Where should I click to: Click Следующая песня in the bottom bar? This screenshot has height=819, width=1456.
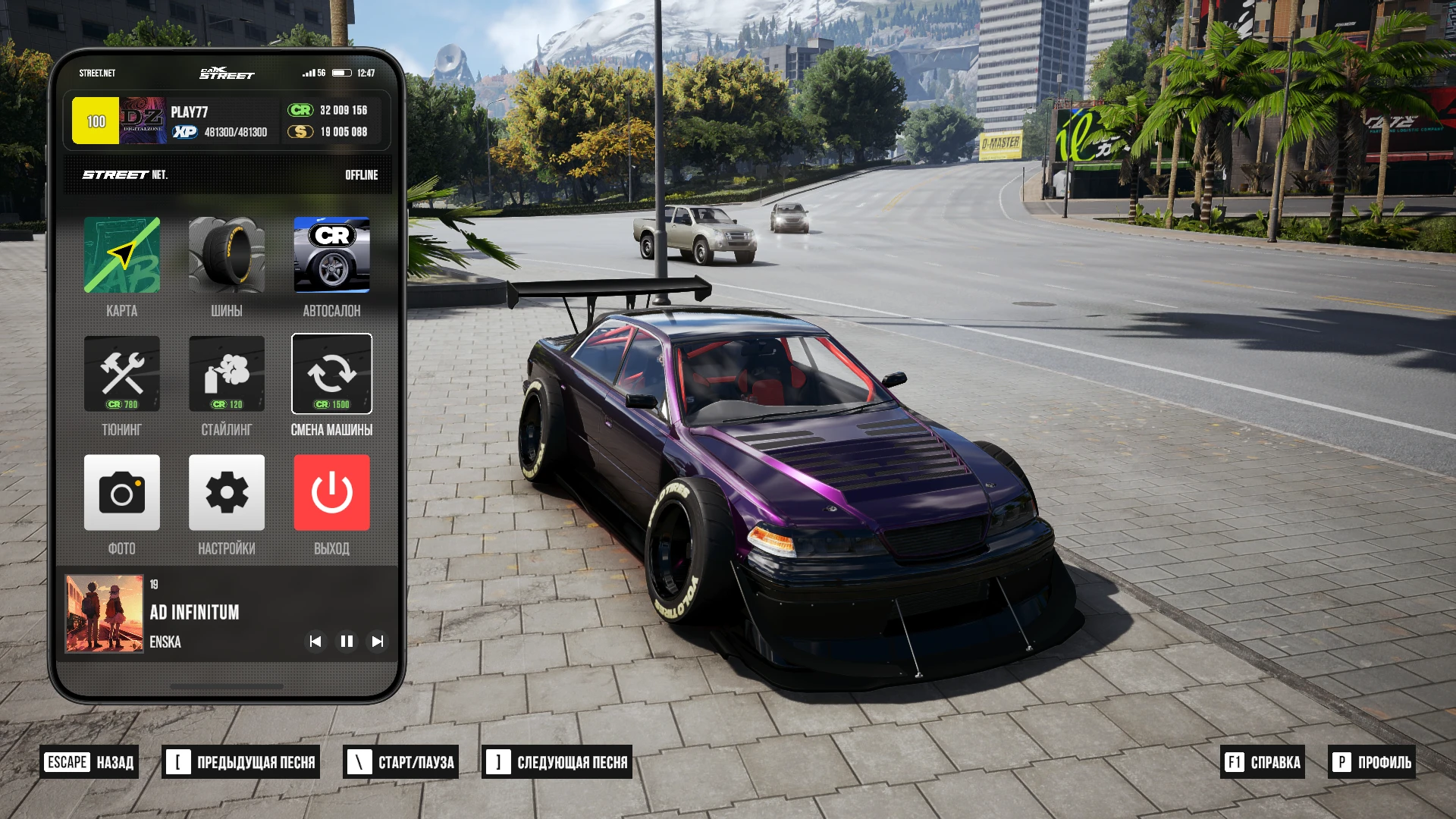tap(557, 762)
